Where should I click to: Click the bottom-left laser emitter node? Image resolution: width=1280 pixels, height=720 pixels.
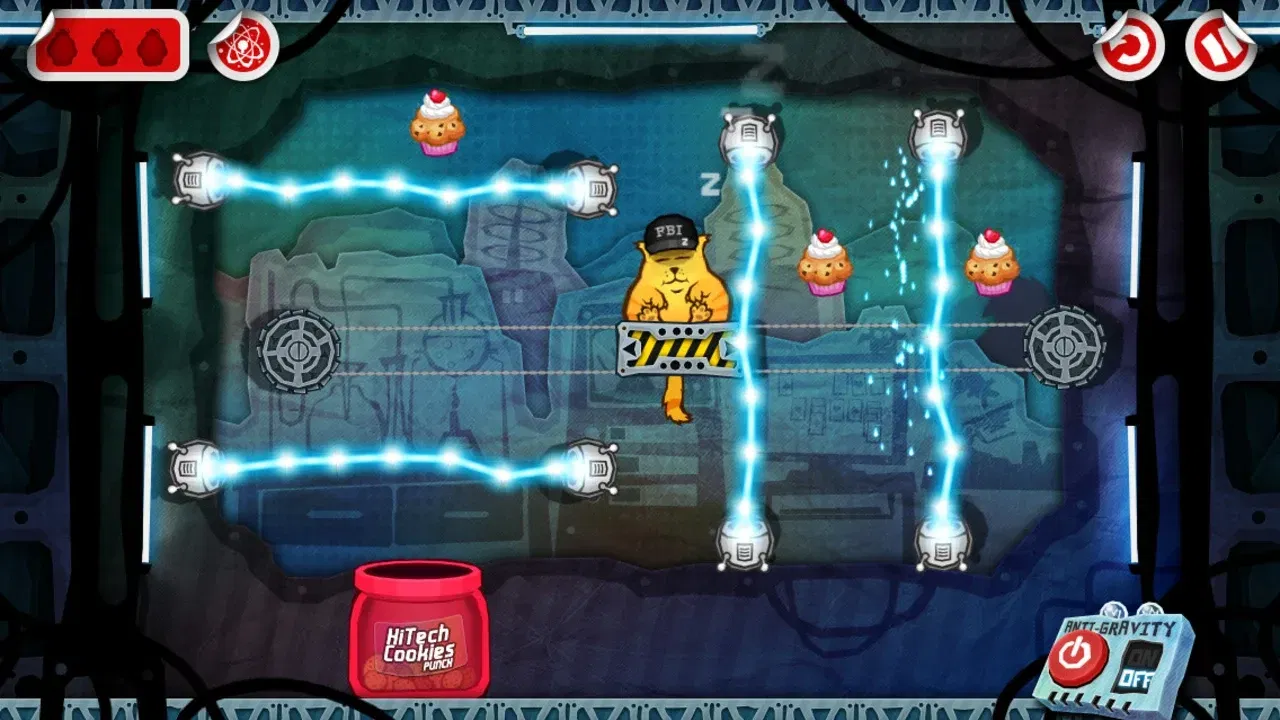tap(194, 469)
